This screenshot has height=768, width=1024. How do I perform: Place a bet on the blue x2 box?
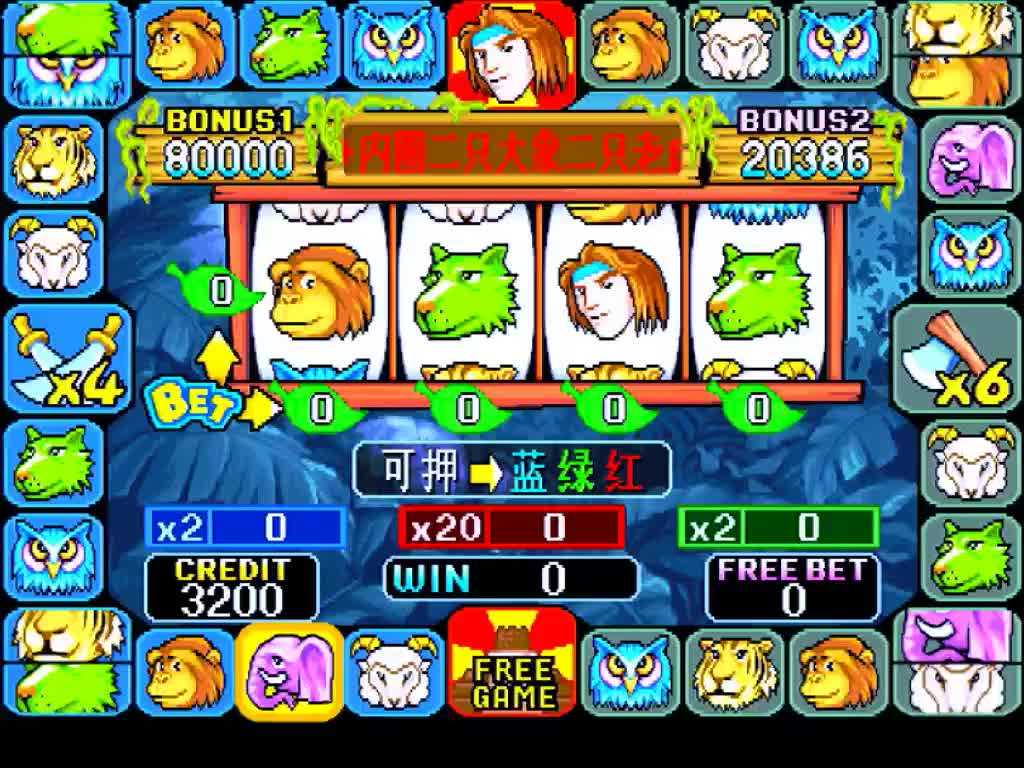[x=246, y=527]
